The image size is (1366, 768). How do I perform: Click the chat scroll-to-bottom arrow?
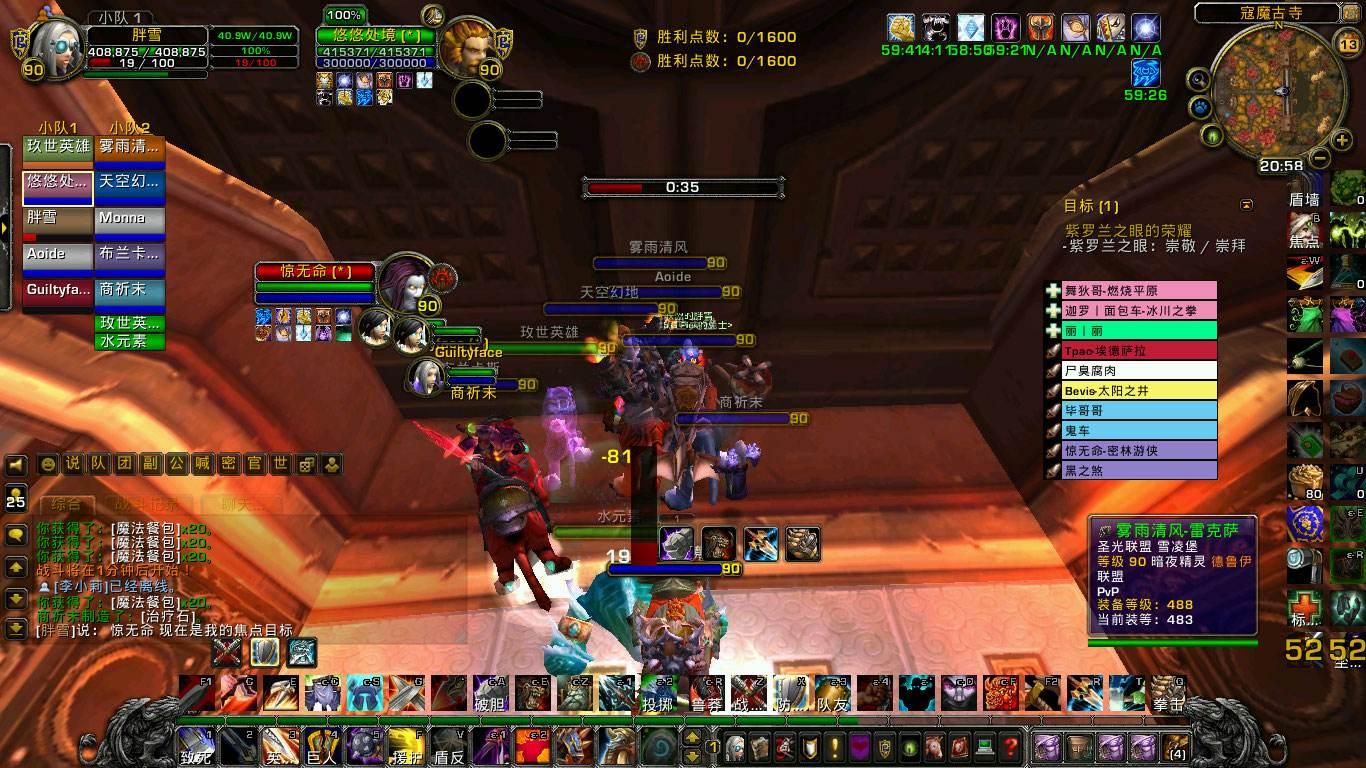pos(16,628)
